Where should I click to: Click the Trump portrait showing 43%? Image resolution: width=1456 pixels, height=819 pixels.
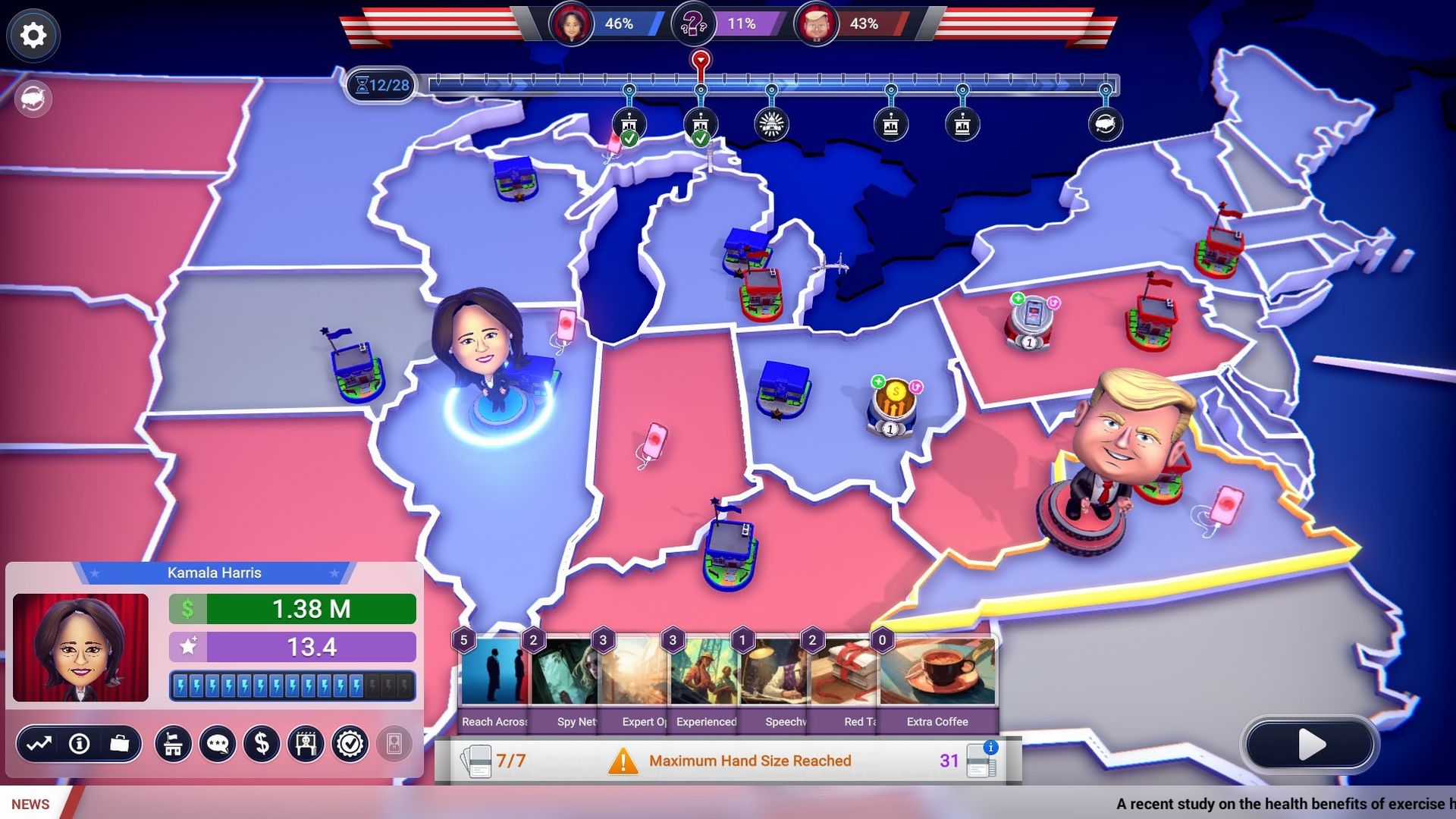[817, 24]
